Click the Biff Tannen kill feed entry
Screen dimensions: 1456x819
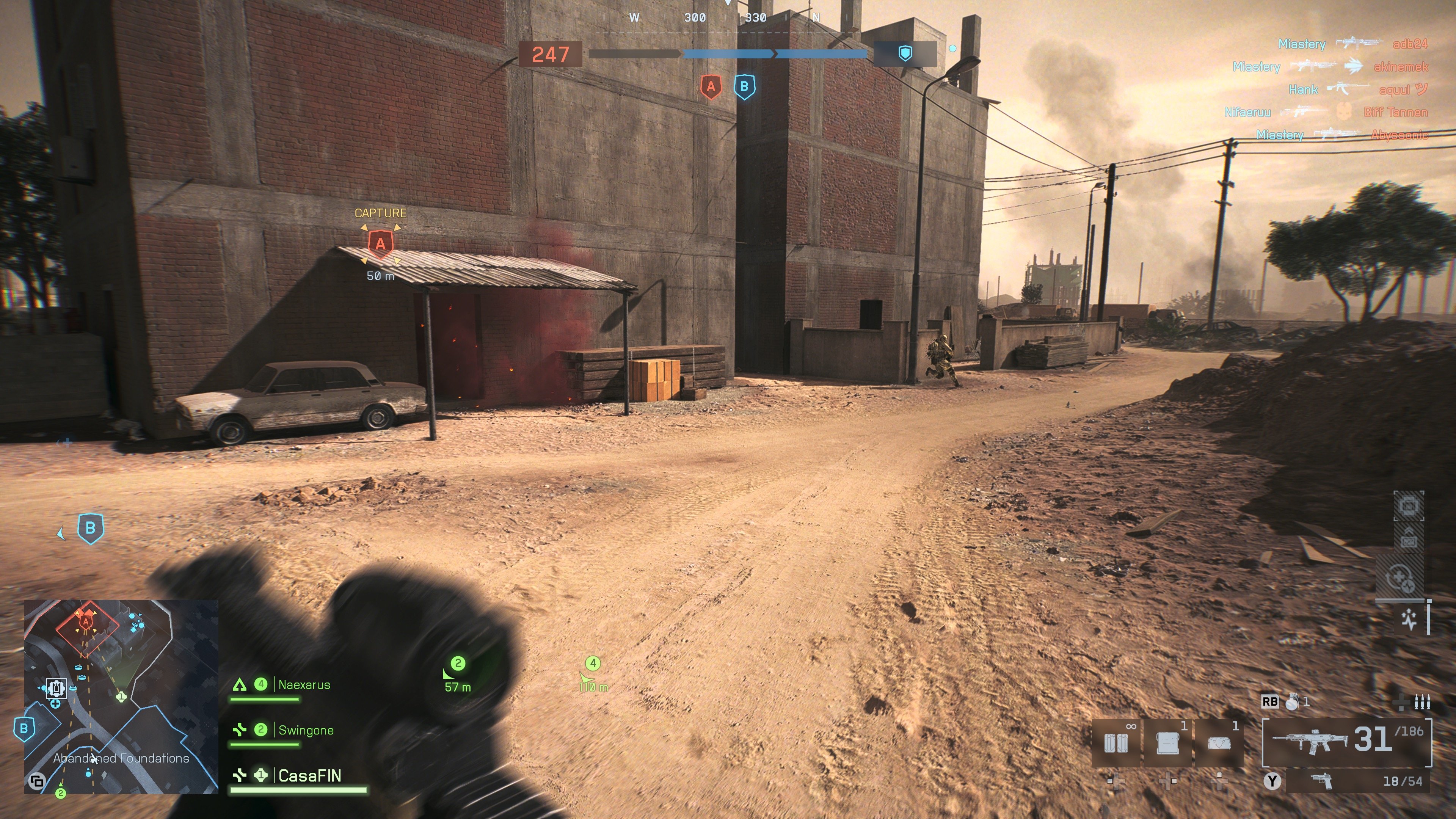tap(1395, 112)
